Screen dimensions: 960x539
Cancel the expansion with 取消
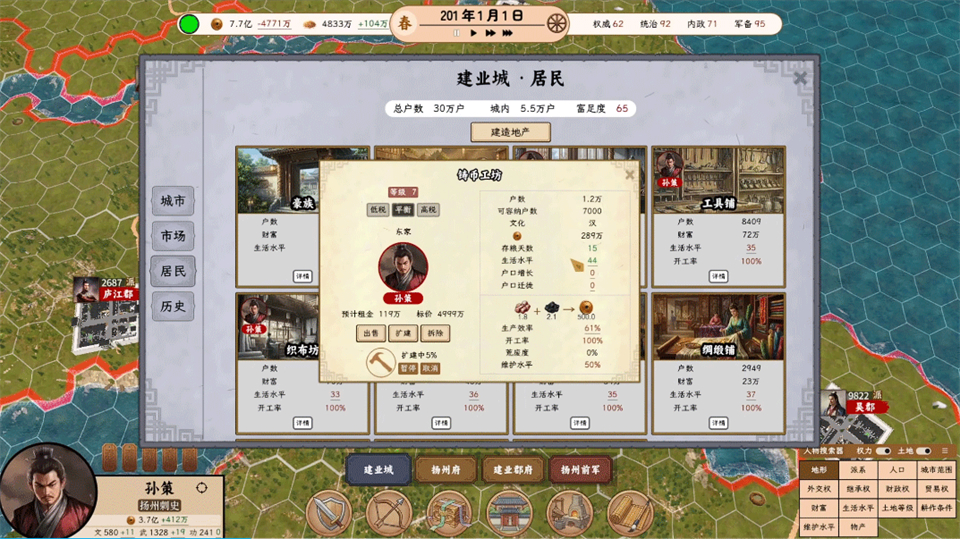[429, 368]
